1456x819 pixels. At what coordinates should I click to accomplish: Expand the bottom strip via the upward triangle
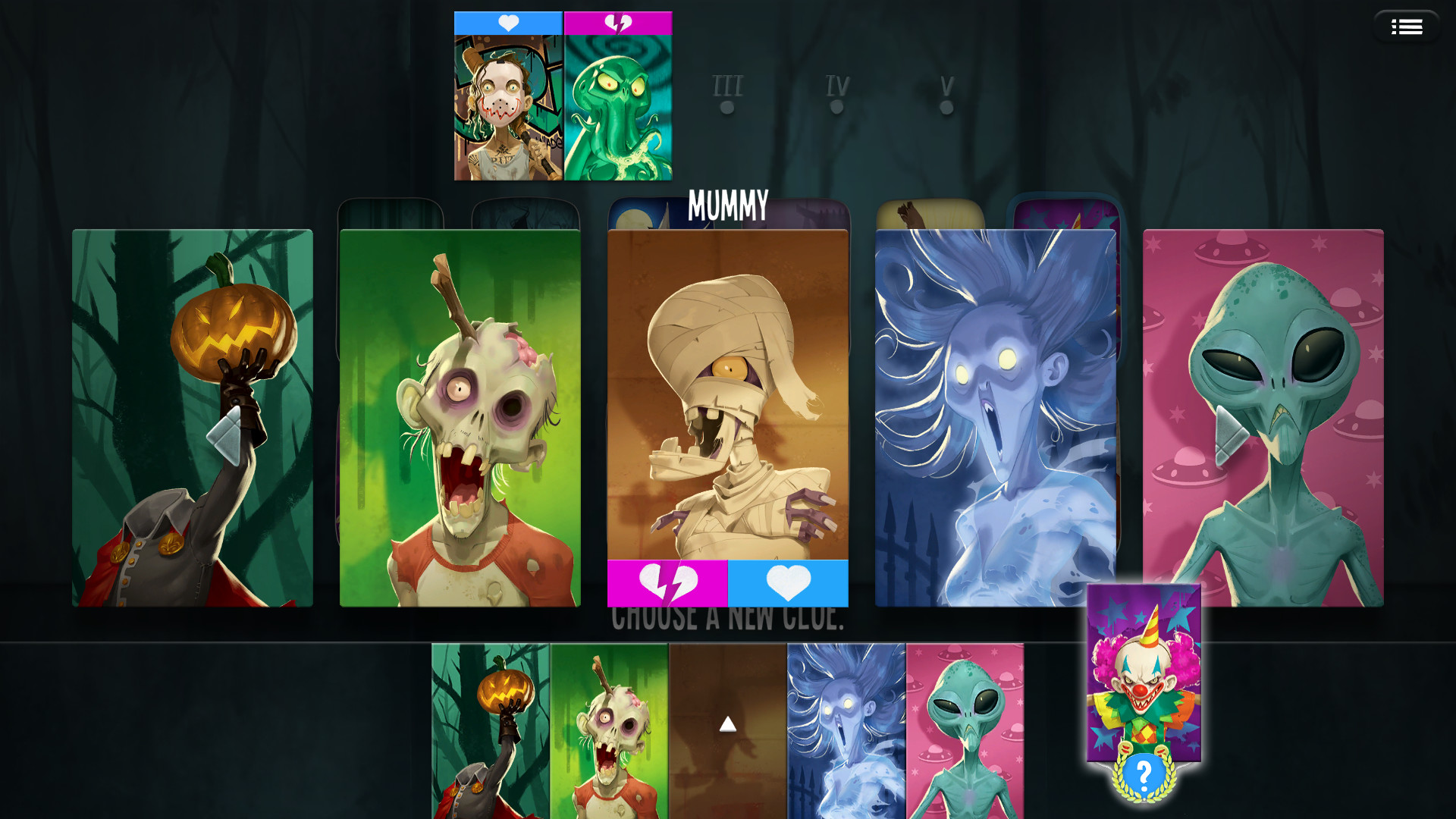pyautogui.click(x=728, y=723)
